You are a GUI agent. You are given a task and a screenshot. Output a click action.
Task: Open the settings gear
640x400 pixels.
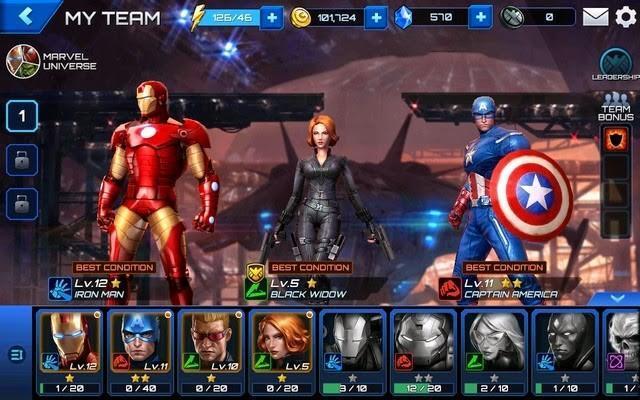point(625,17)
